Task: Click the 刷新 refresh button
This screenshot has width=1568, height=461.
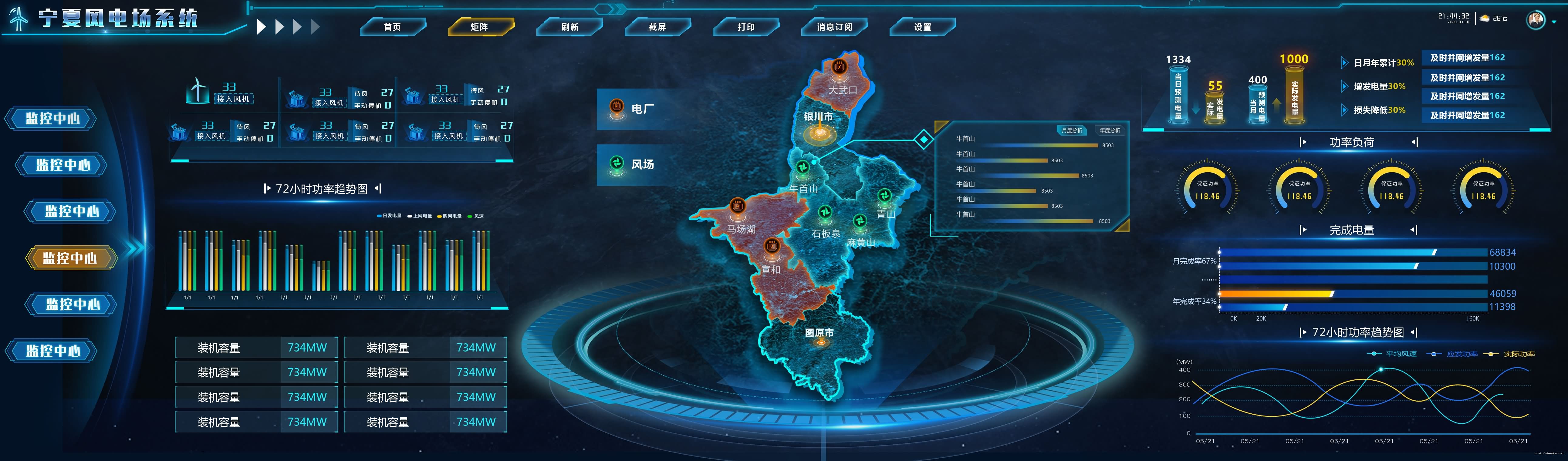Action: pyautogui.click(x=570, y=27)
